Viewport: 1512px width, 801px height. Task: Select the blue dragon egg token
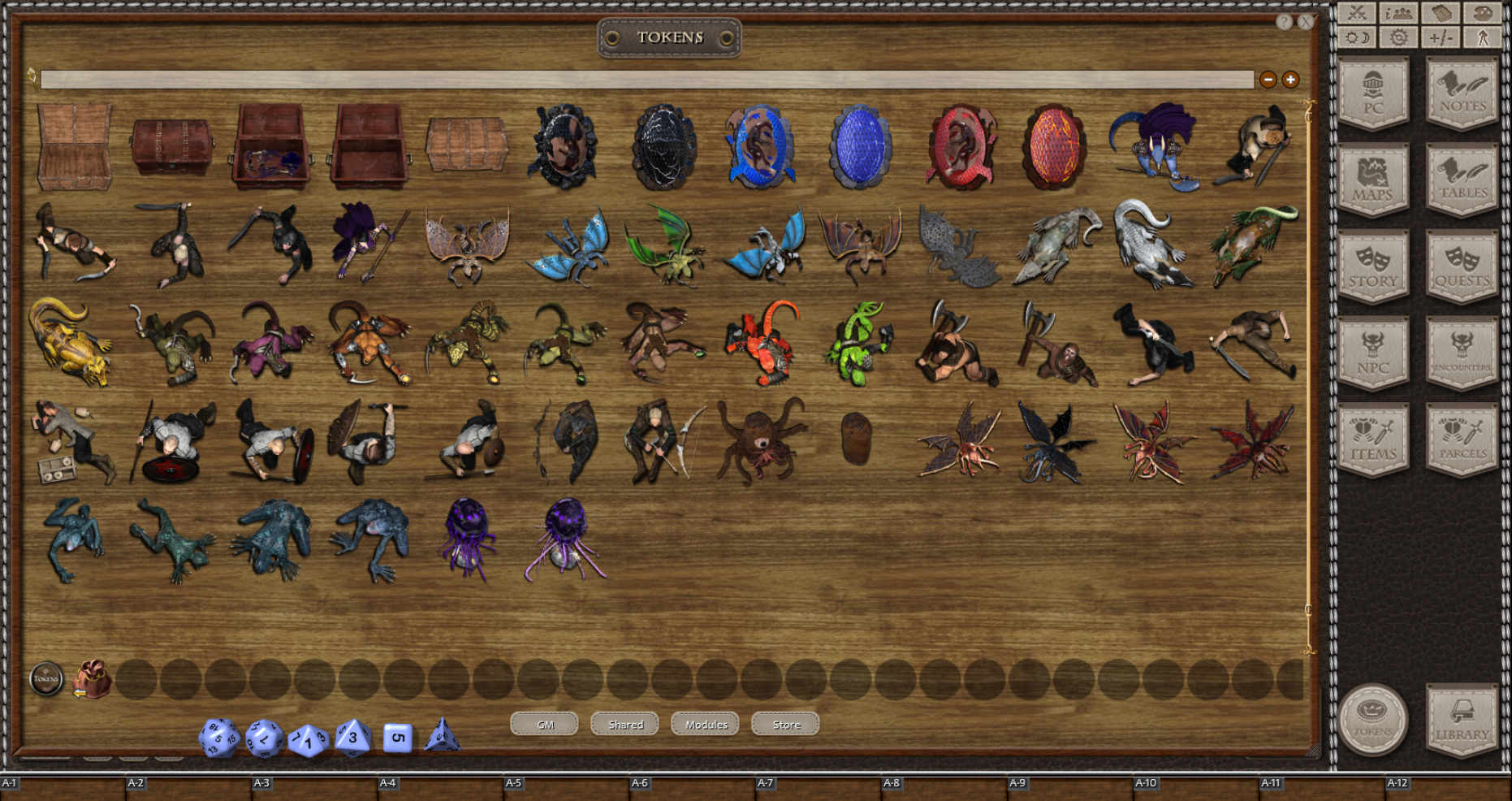[862, 147]
